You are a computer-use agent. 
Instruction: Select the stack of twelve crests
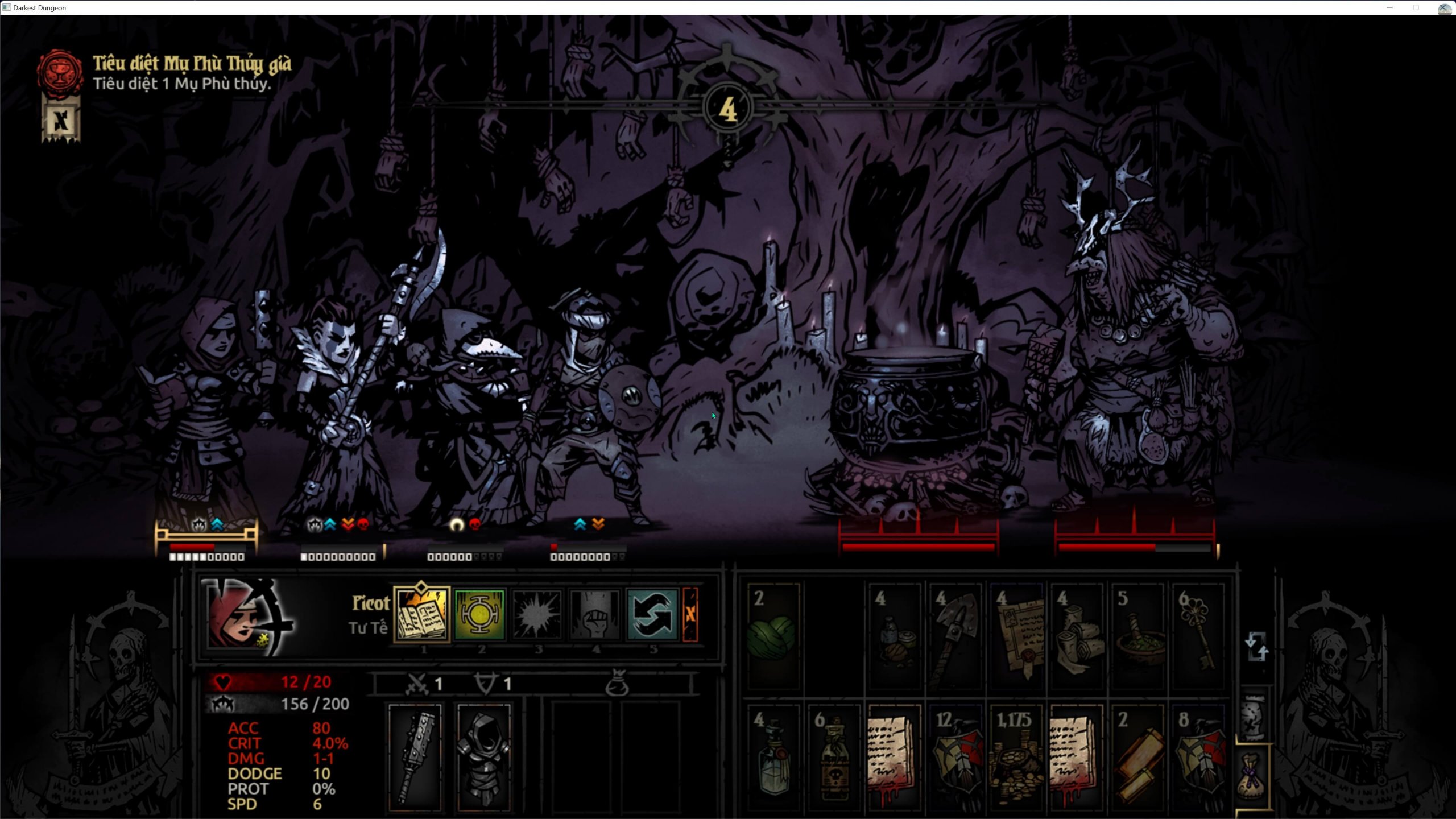click(955, 758)
